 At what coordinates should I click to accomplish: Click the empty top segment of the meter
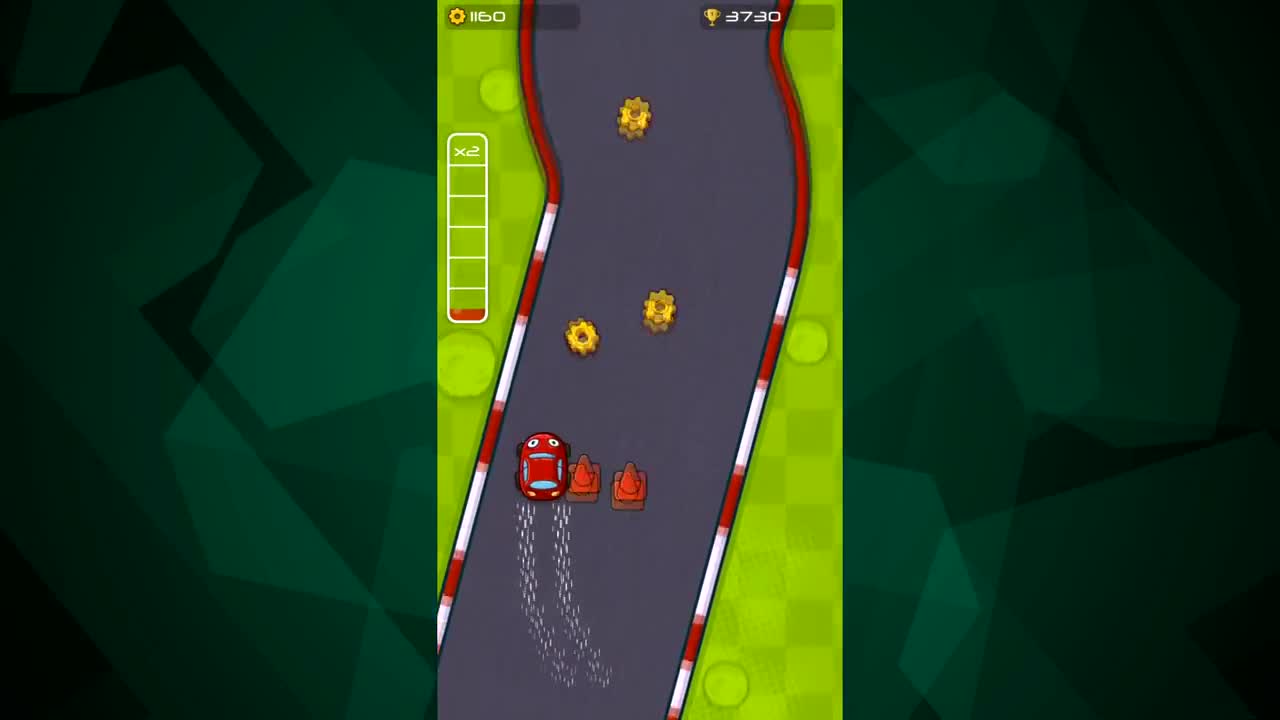pos(467,180)
